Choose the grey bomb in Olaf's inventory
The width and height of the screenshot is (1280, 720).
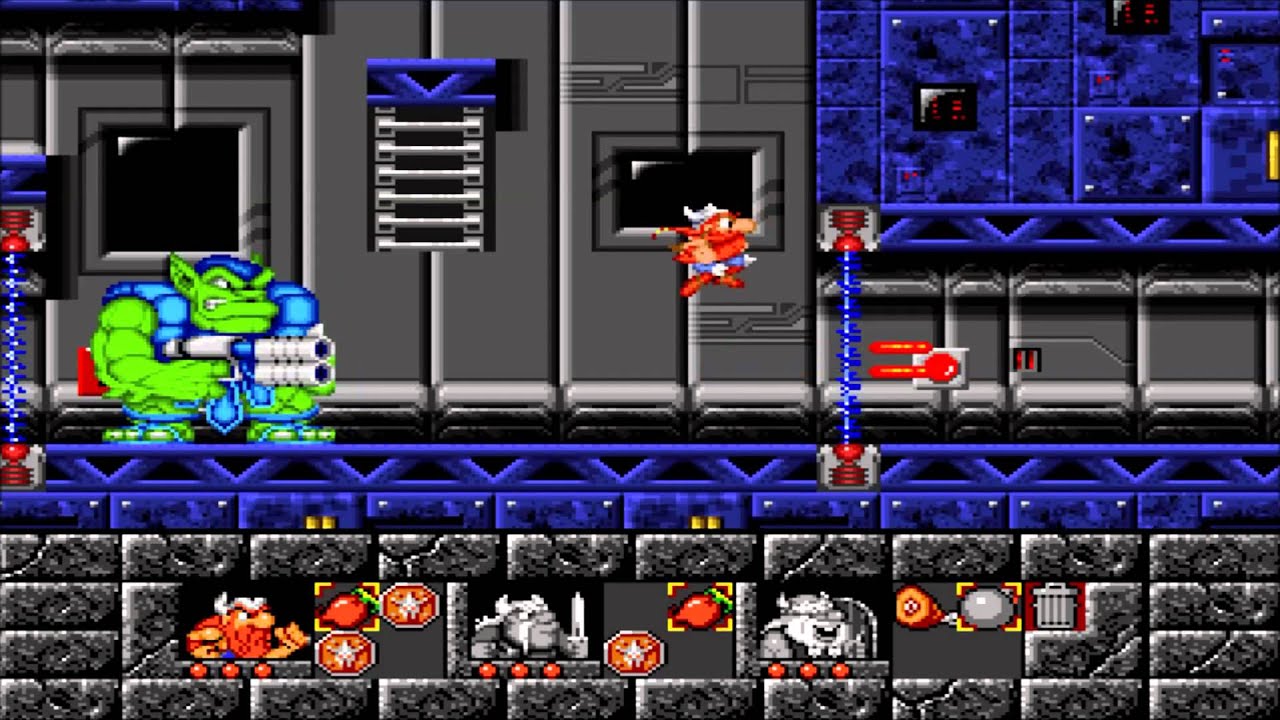(988, 607)
